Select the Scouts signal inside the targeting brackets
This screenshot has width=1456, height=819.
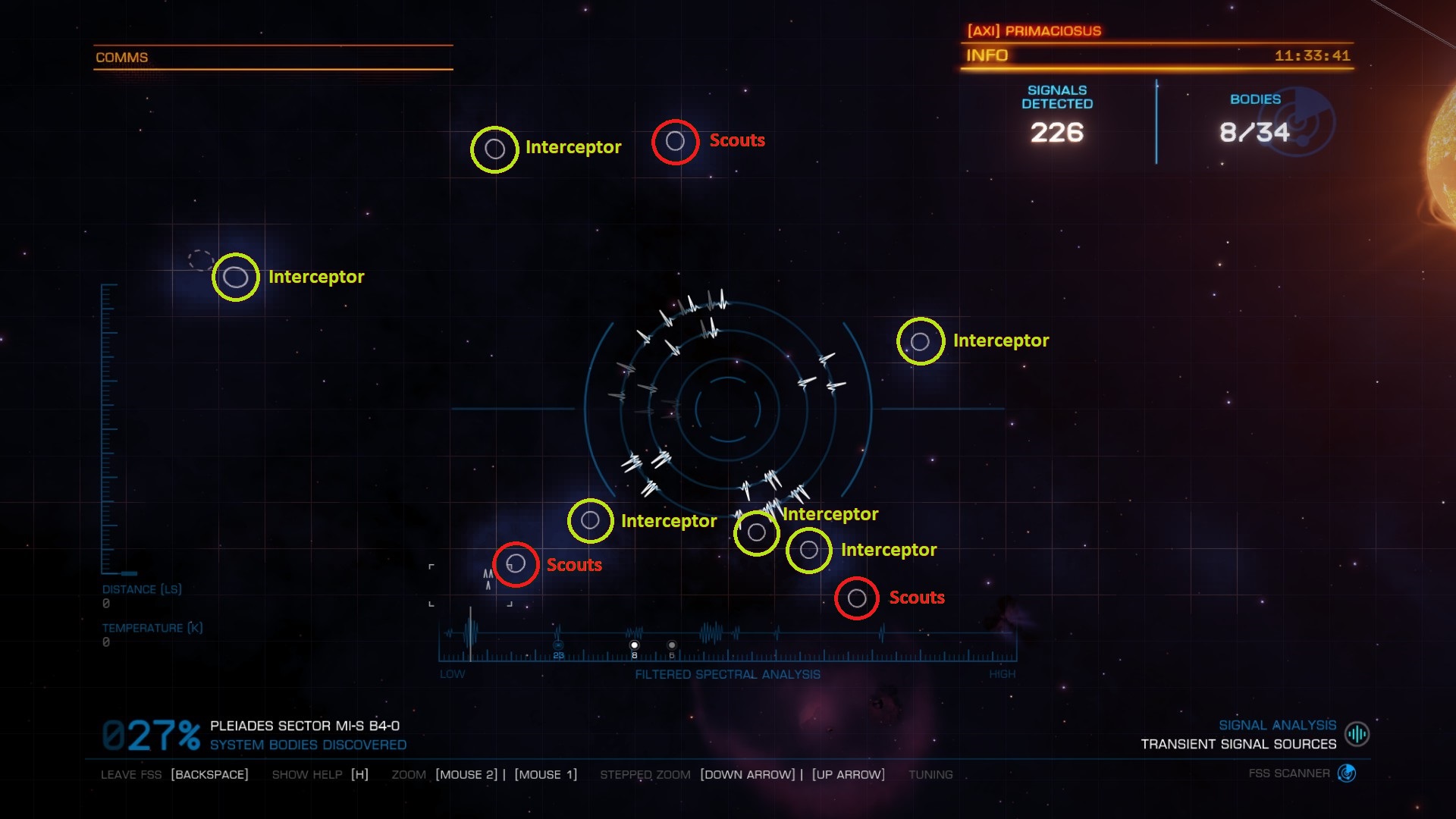(x=516, y=564)
